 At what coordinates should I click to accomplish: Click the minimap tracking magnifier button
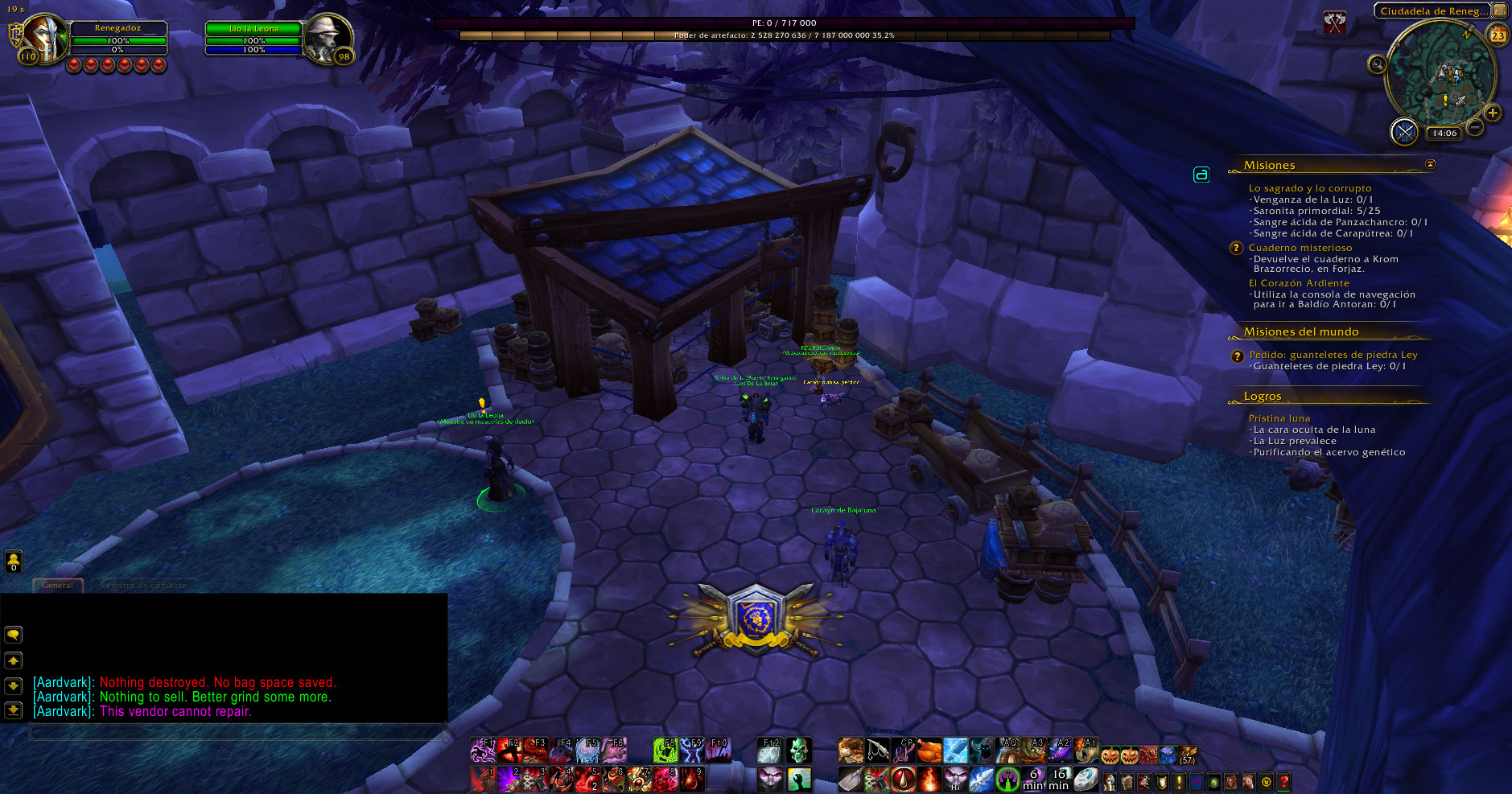[x=1377, y=64]
